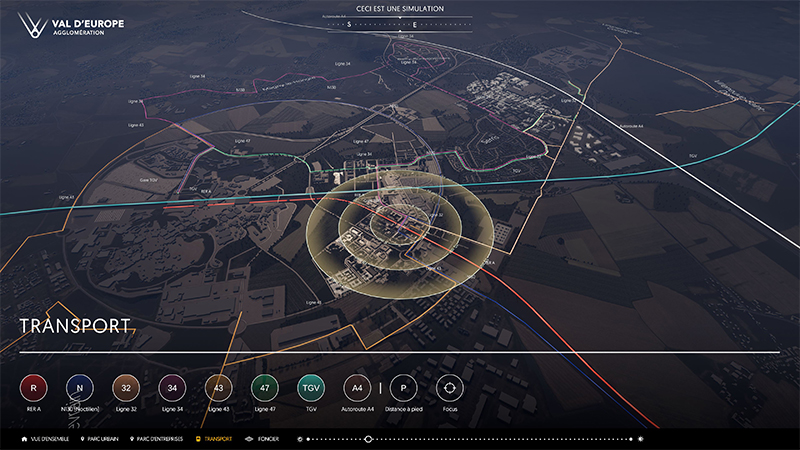Screen dimensions: 800x450
Task: Show the Autoroute A4 highway
Action: tap(357, 387)
